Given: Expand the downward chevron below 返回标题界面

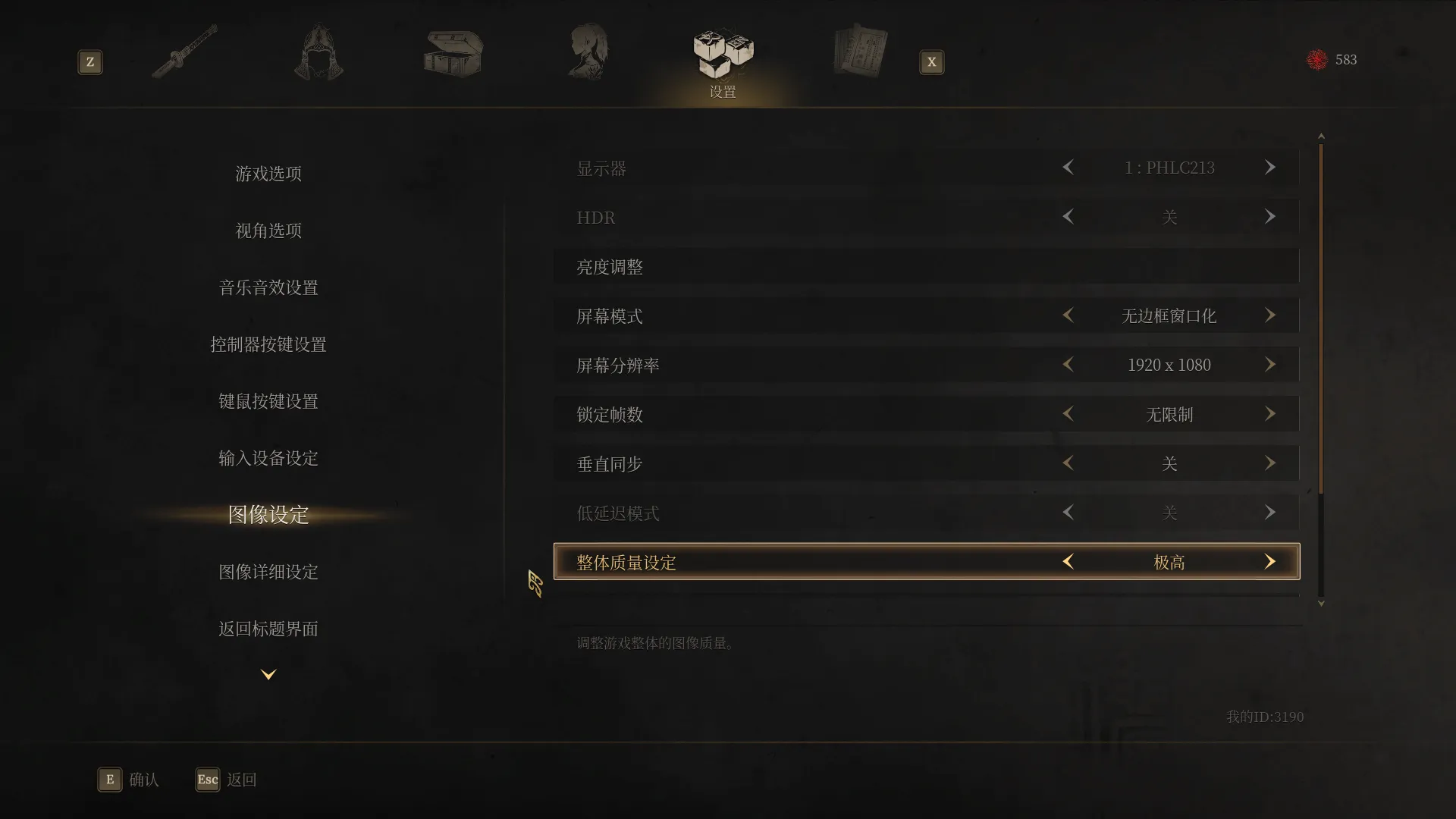Looking at the screenshot, I should 267,673.
